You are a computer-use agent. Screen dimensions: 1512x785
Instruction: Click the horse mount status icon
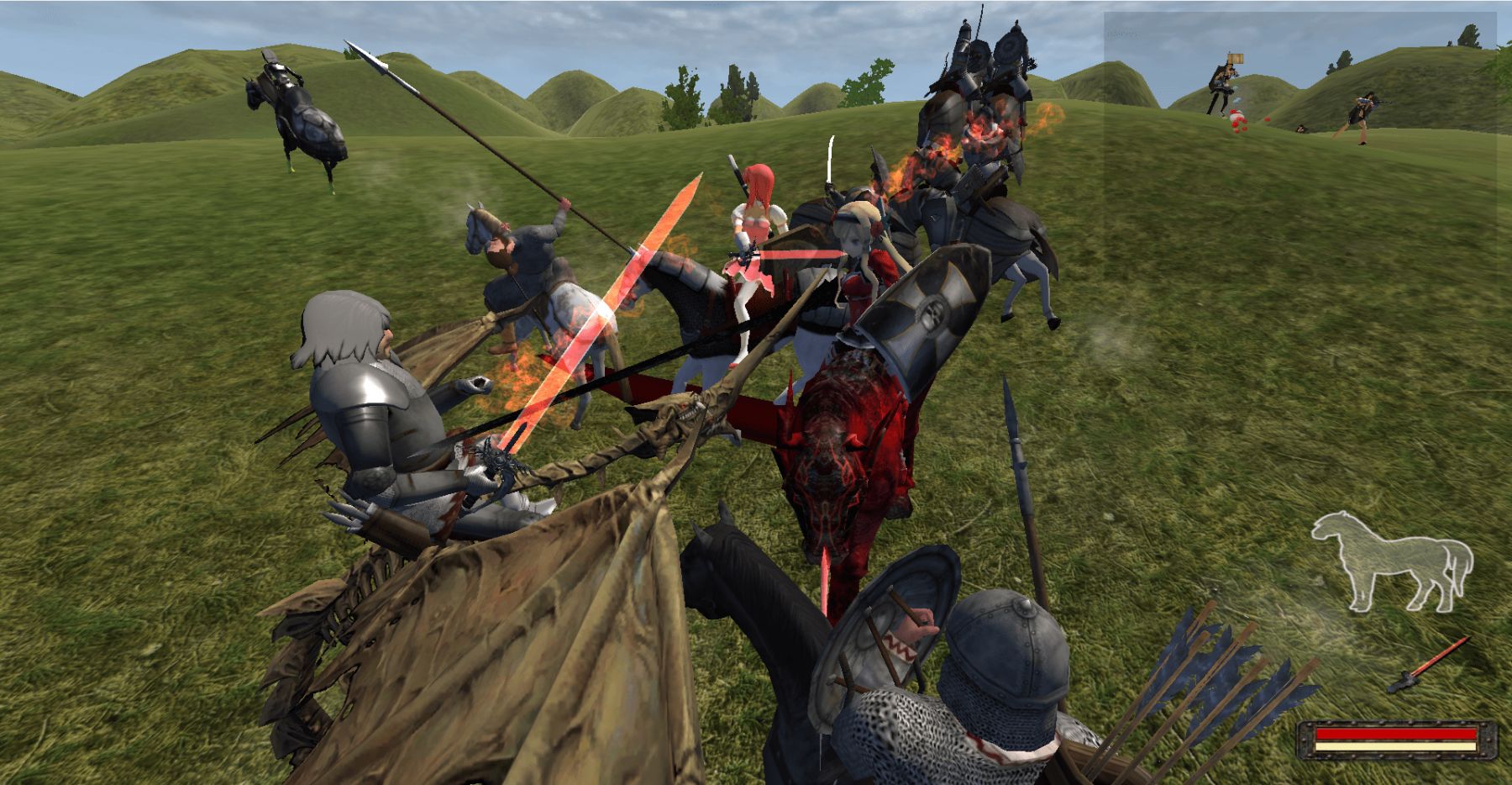click(1391, 560)
